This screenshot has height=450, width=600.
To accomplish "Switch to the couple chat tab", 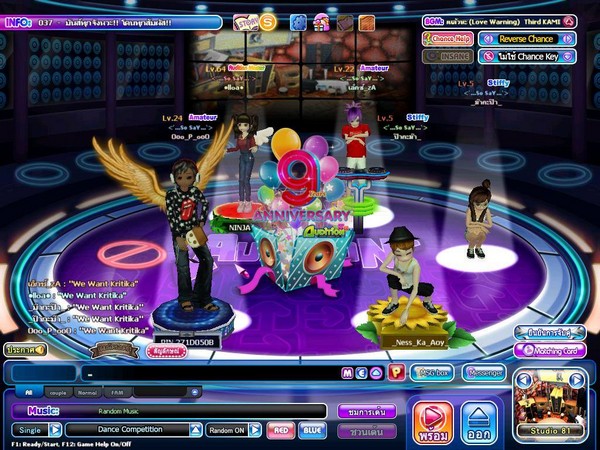I will (x=60, y=392).
